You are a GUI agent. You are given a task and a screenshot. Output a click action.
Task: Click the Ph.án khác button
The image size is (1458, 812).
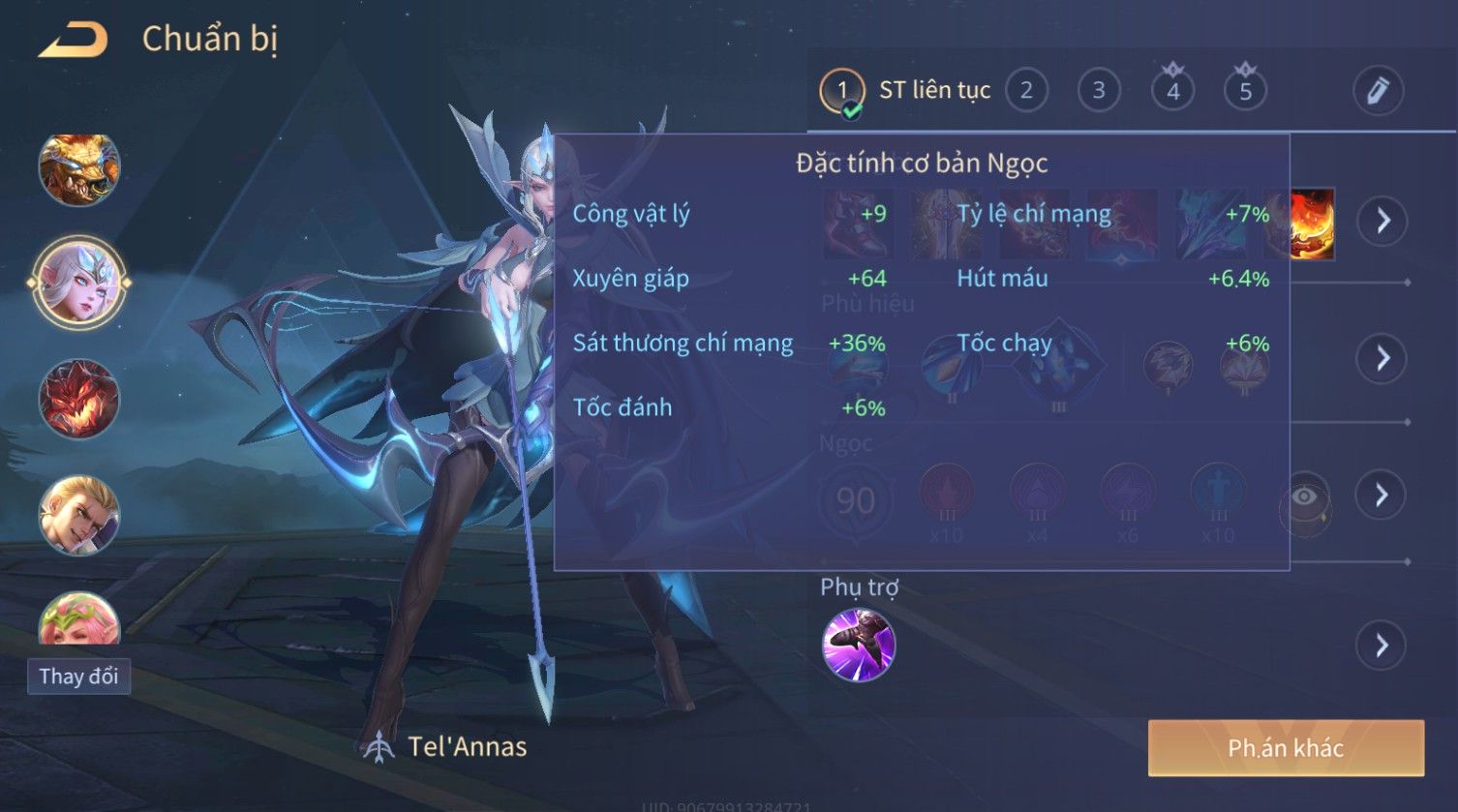tap(1286, 747)
